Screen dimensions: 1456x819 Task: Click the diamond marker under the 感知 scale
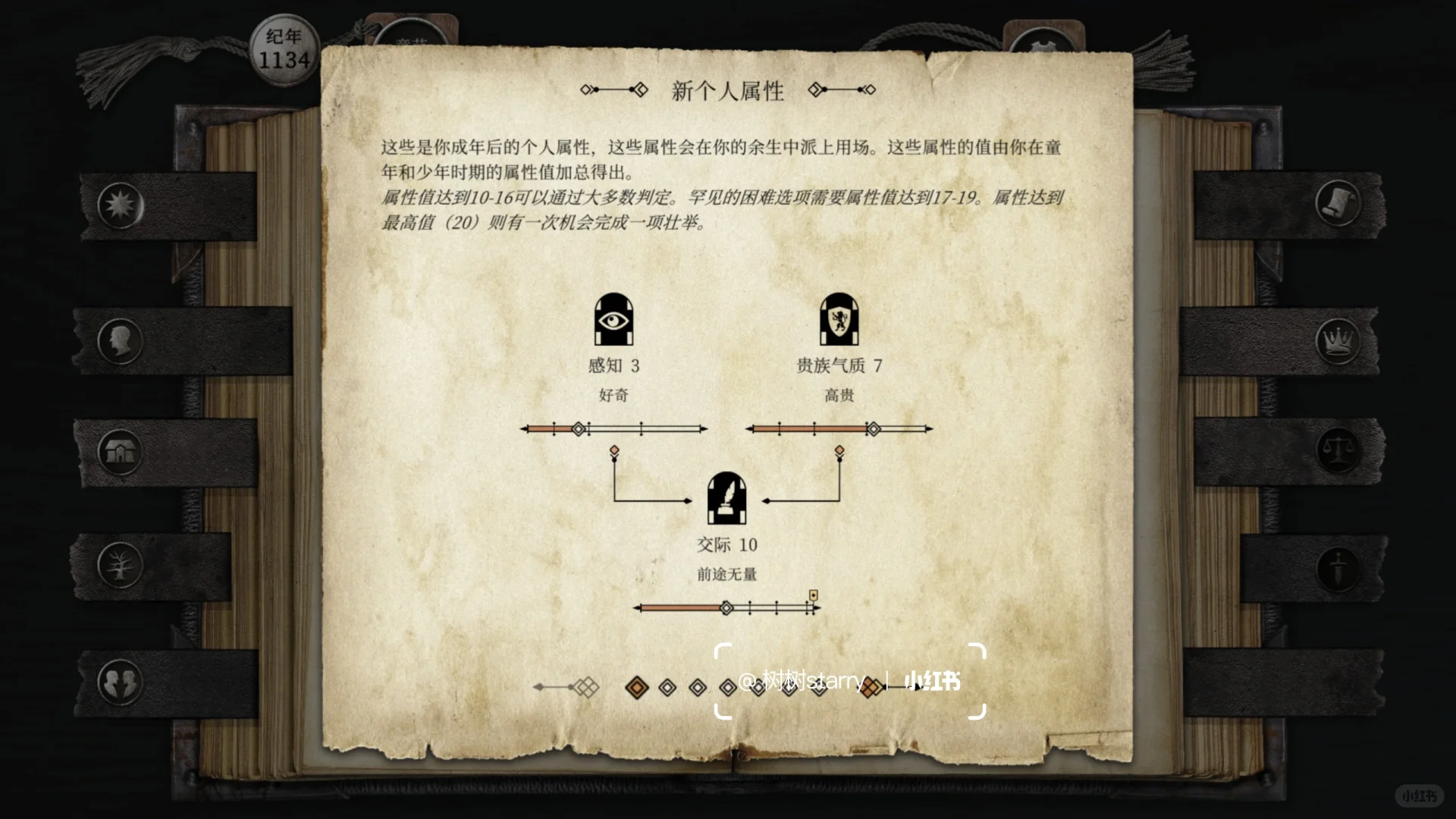point(614,449)
